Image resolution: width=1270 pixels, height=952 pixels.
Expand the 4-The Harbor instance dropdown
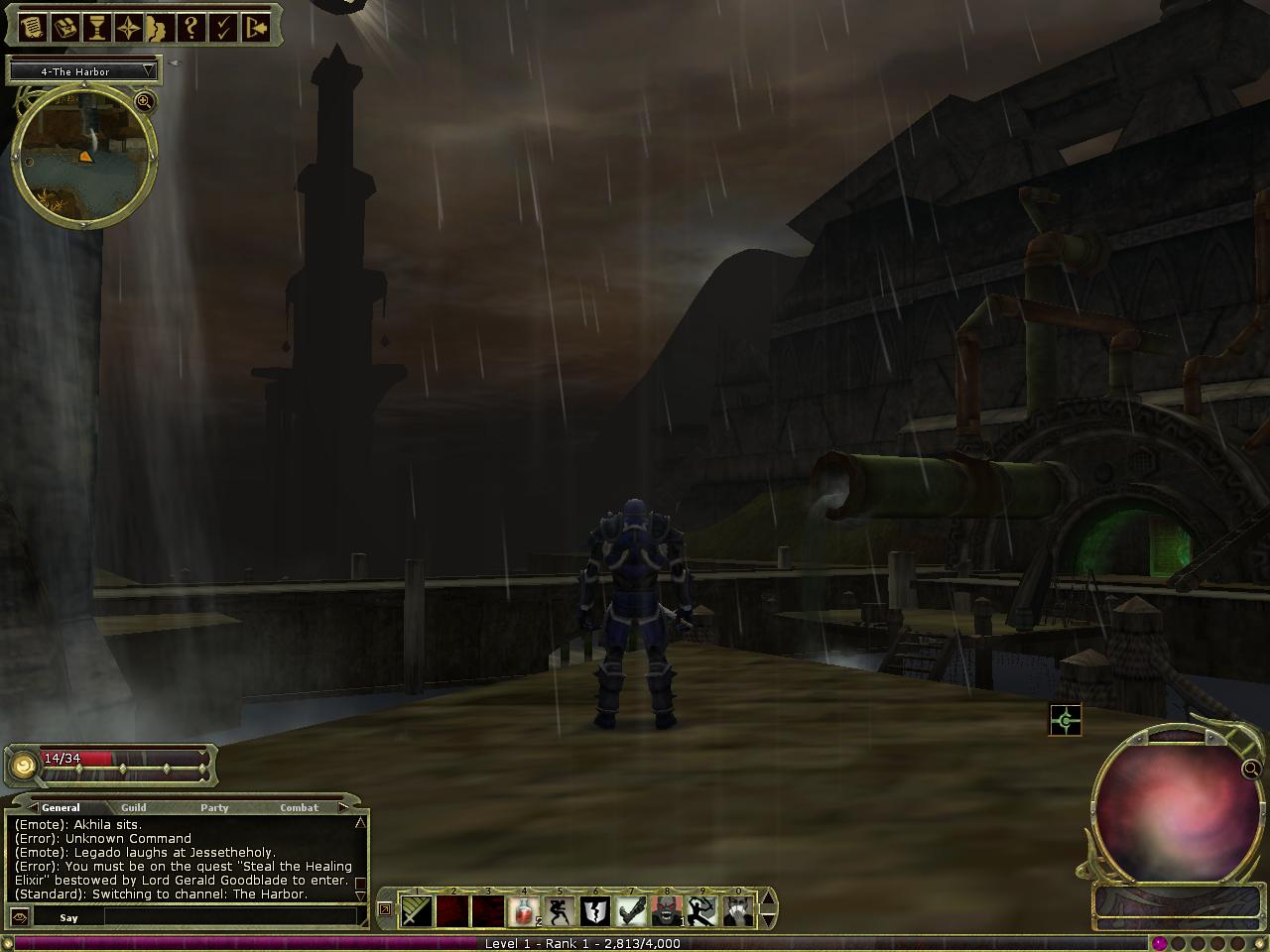(x=149, y=70)
